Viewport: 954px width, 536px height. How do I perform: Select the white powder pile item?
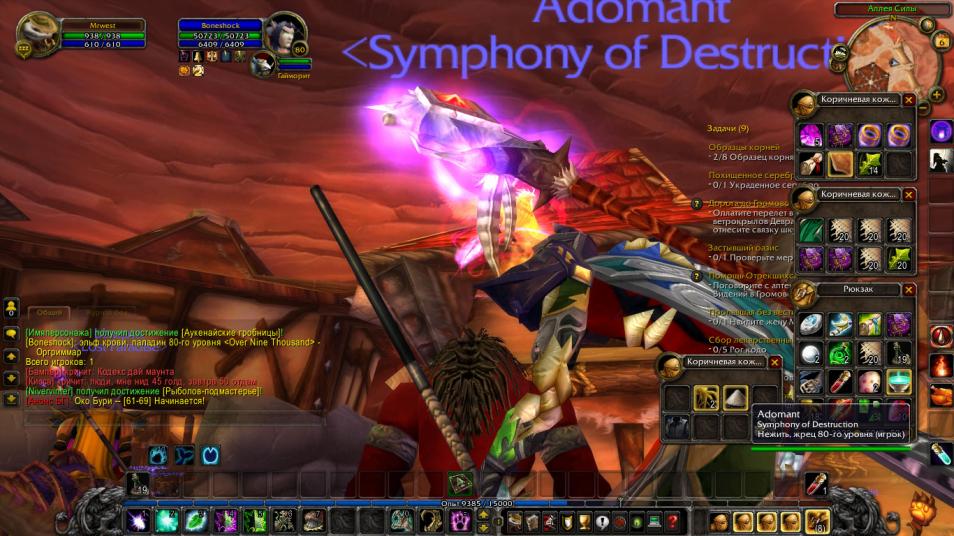[x=735, y=397]
